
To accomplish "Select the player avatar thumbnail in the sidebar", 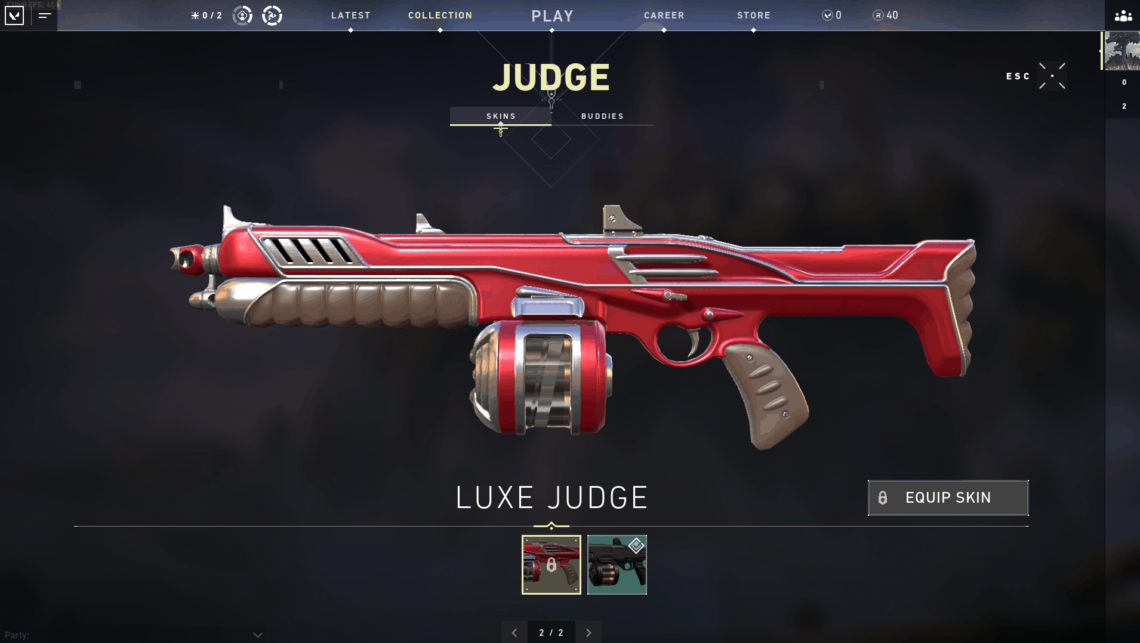I will (x=1122, y=51).
